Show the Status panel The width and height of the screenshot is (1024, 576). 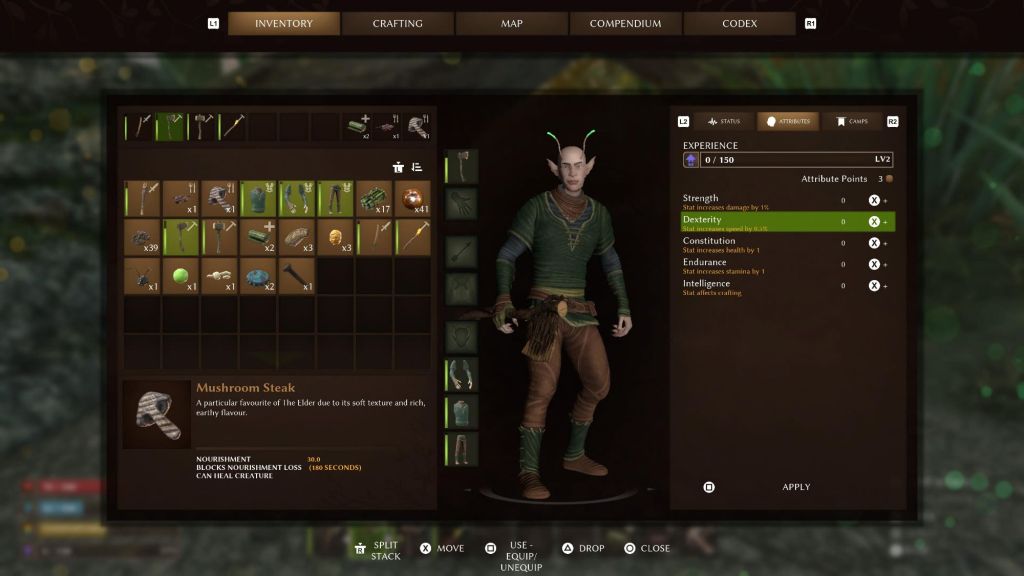[x=724, y=121]
